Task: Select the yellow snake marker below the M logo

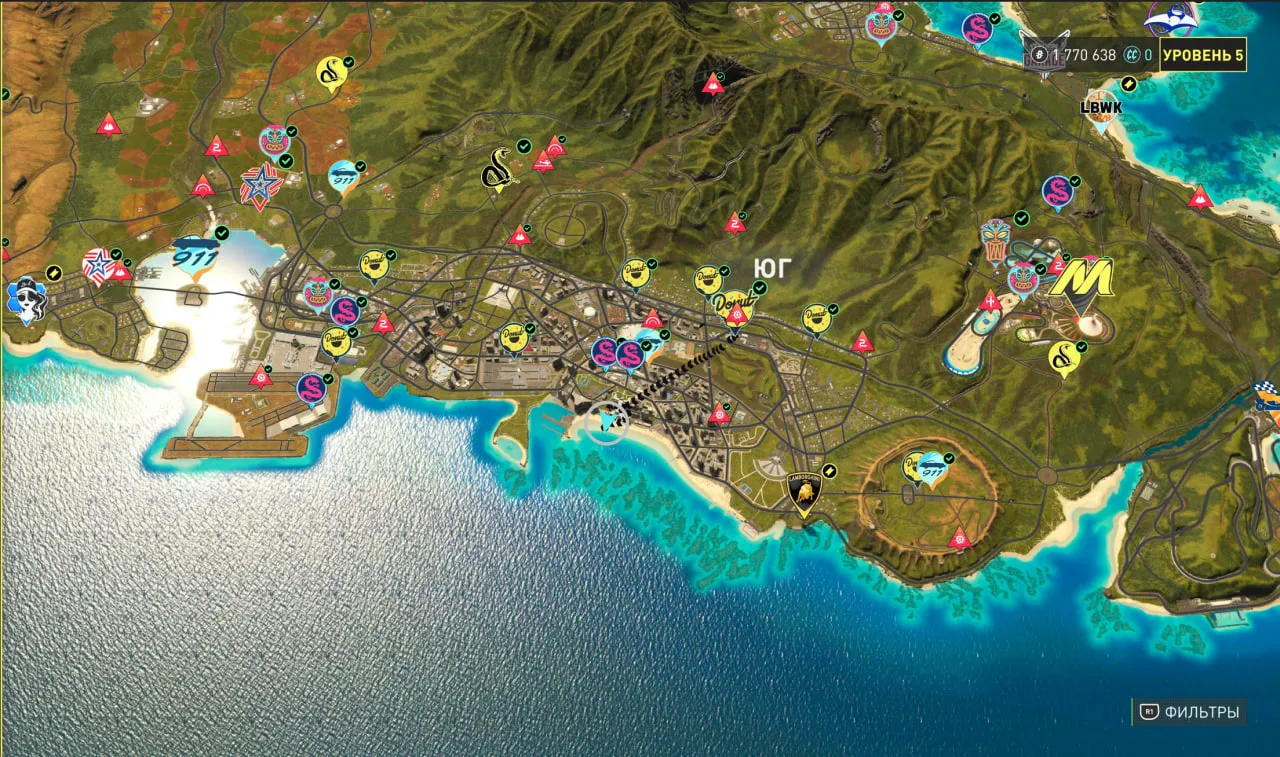Action: pyautogui.click(x=1063, y=357)
